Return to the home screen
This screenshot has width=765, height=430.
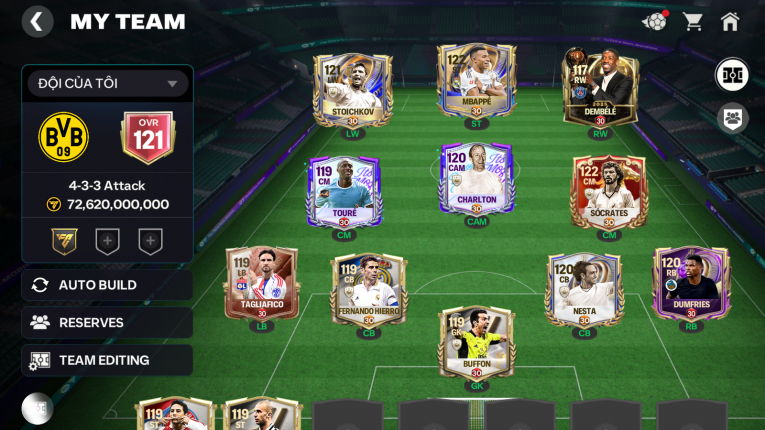pyautogui.click(x=730, y=21)
